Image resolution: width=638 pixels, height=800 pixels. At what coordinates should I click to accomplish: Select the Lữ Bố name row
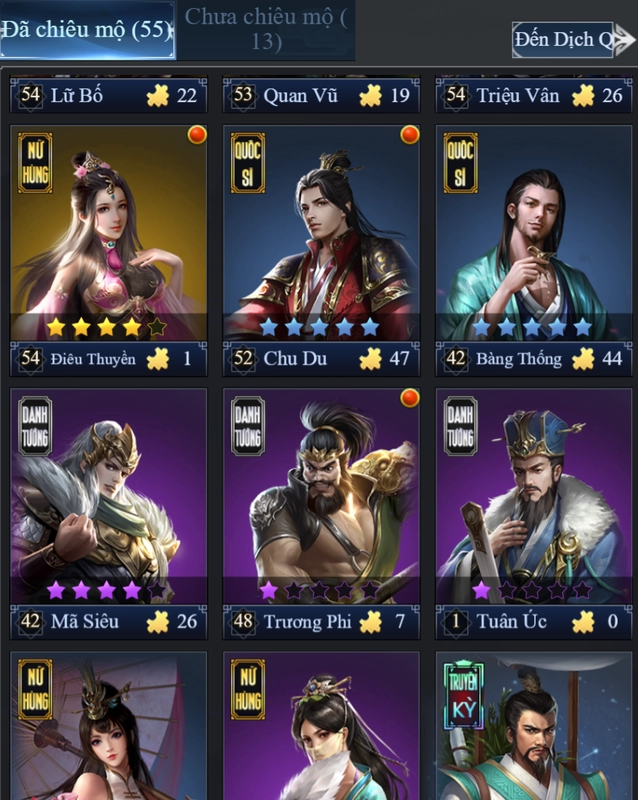point(109,96)
